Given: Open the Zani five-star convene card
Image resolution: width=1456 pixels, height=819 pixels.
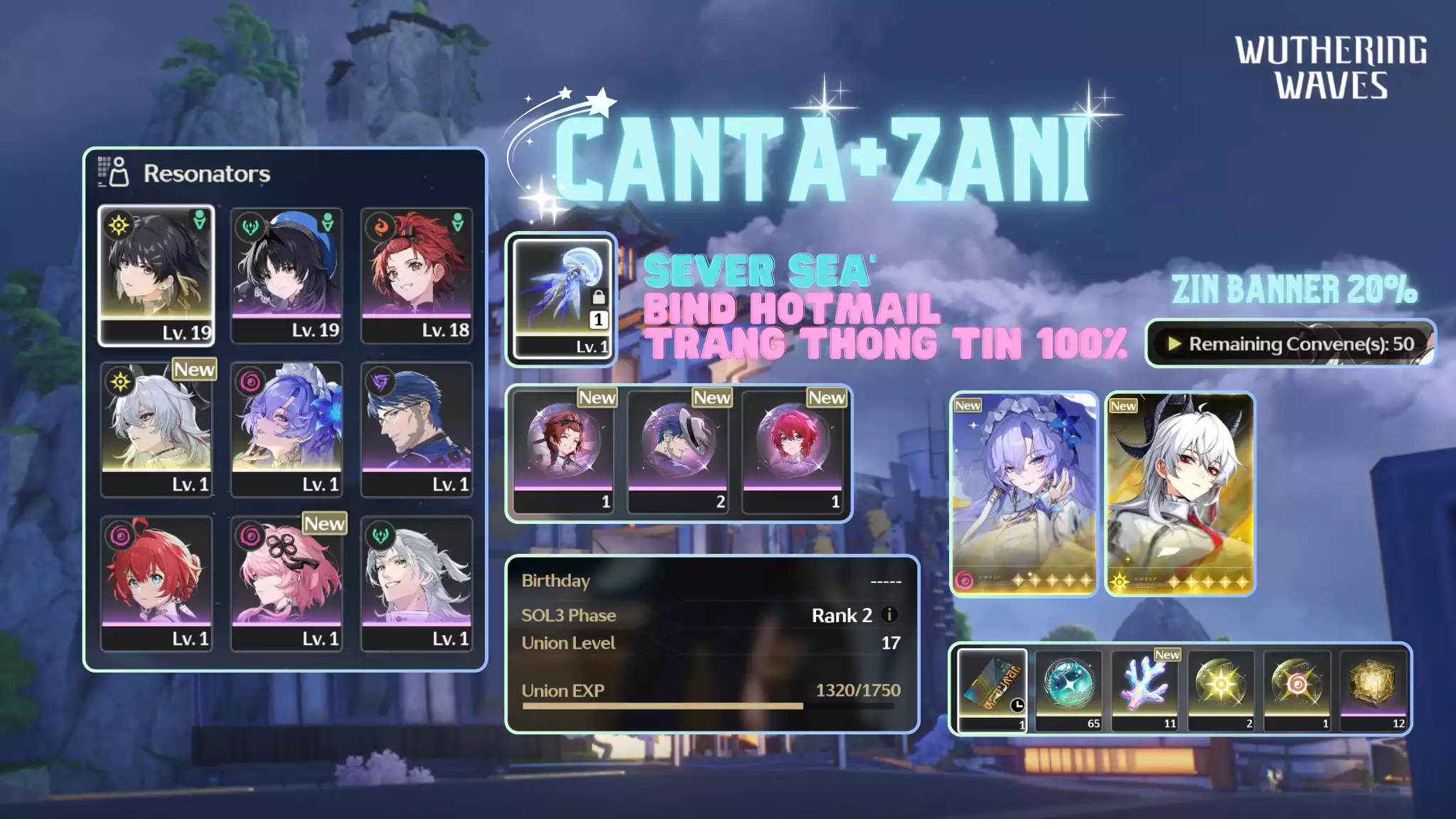Looking at the screenshot, I should pyautogui.click(x=1180, y=493).
